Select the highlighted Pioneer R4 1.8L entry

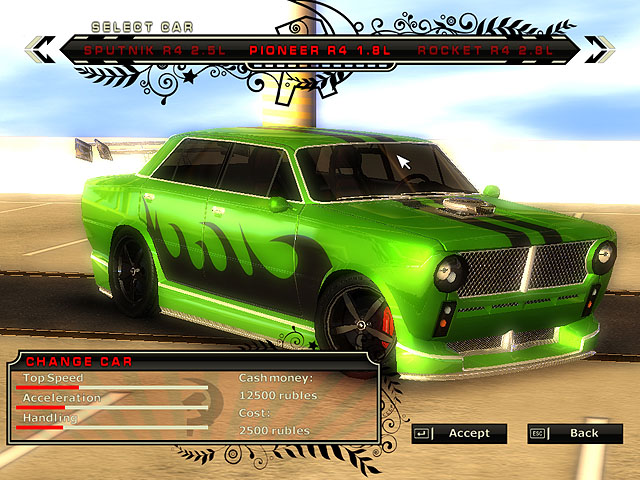(x=314, y=49)
